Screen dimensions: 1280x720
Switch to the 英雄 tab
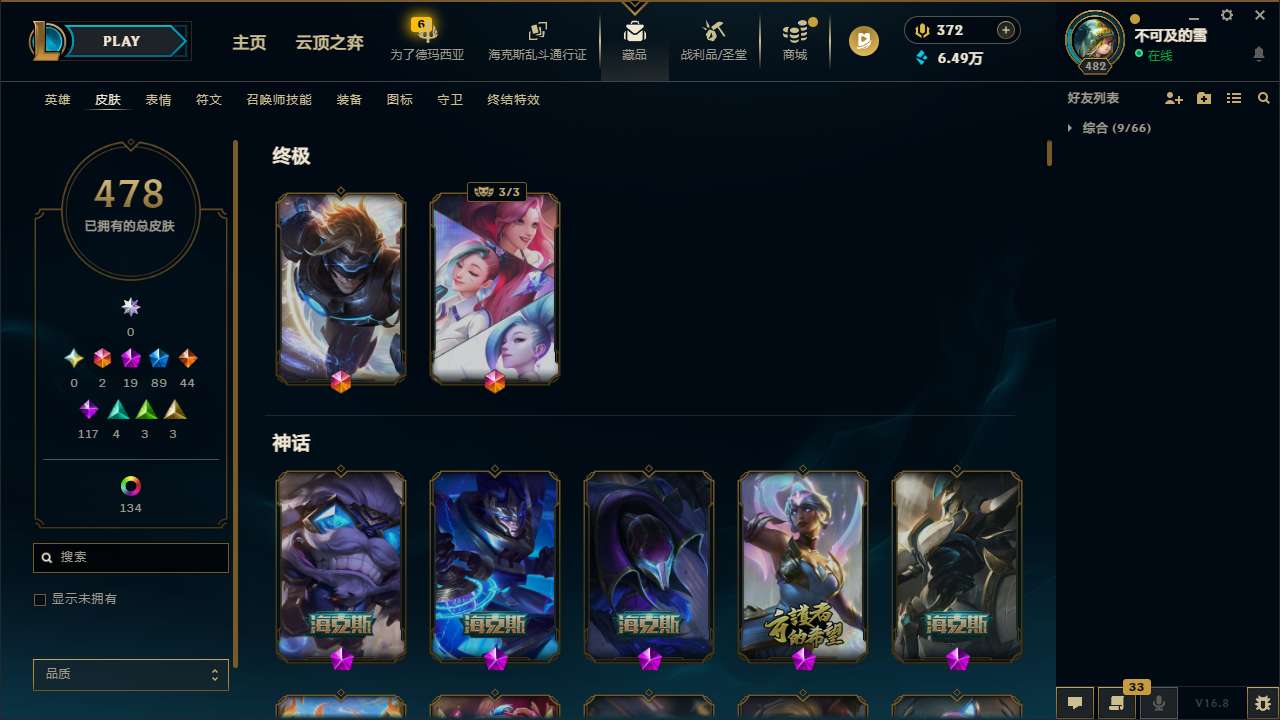coord(57,100)
